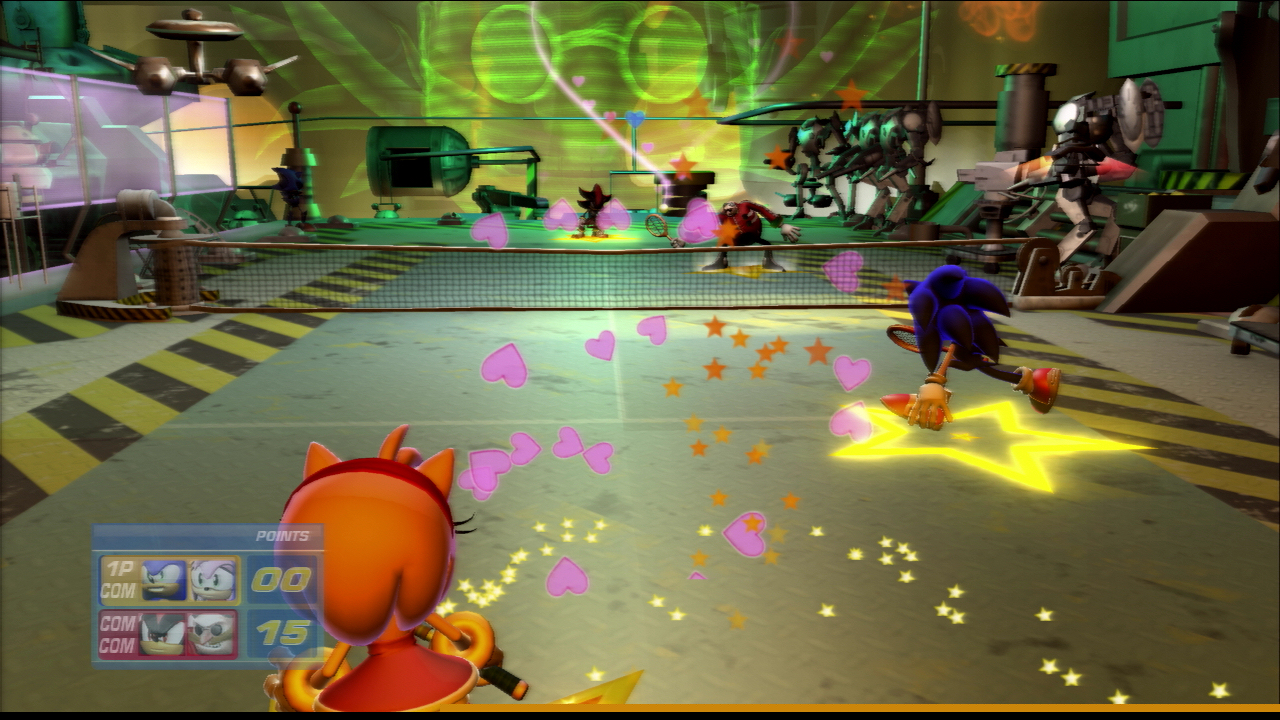
Task: Click the 15 score for Shadow's team
Action: (285, 632)
